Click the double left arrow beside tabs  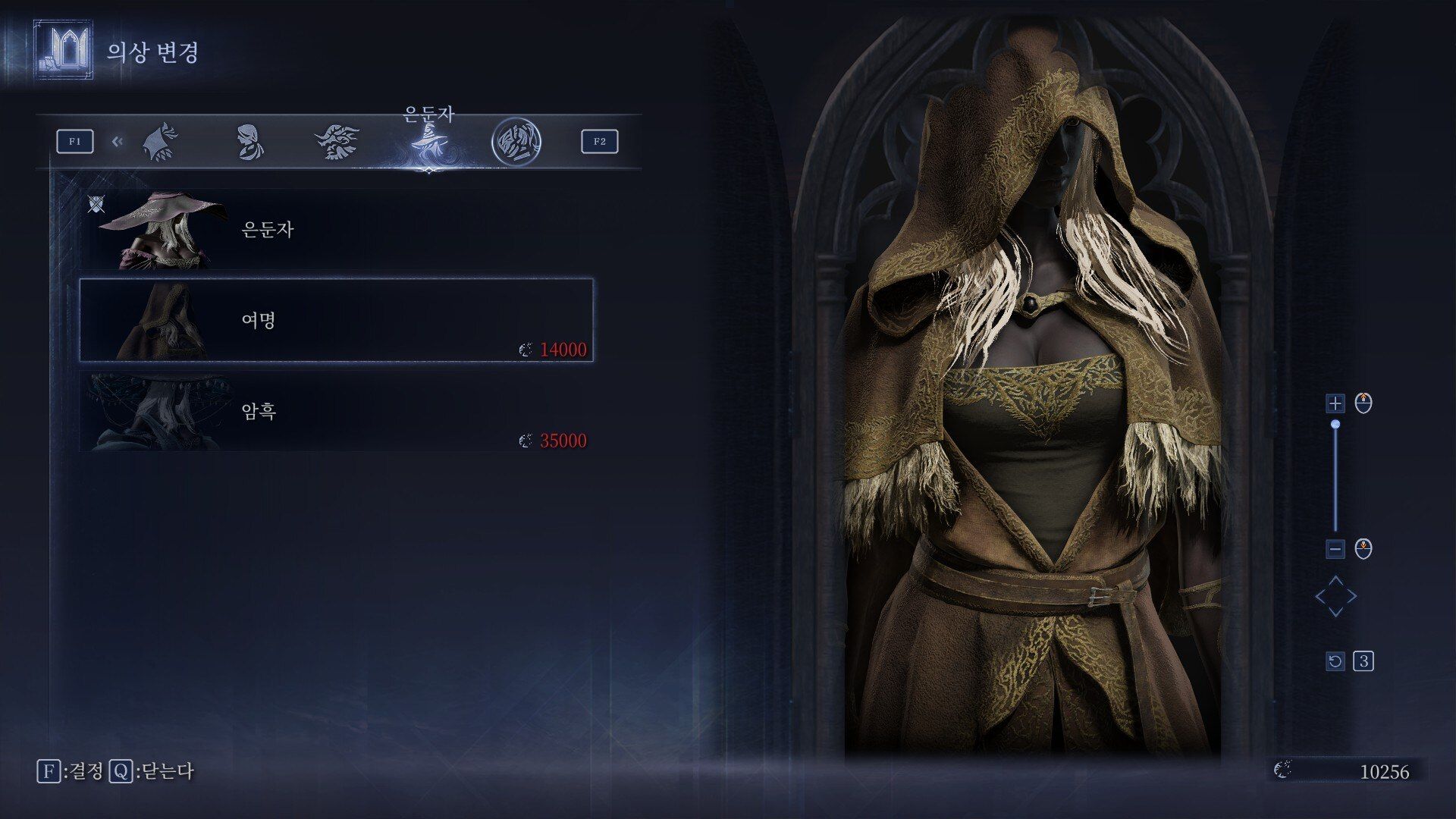(x=117, y=141)
